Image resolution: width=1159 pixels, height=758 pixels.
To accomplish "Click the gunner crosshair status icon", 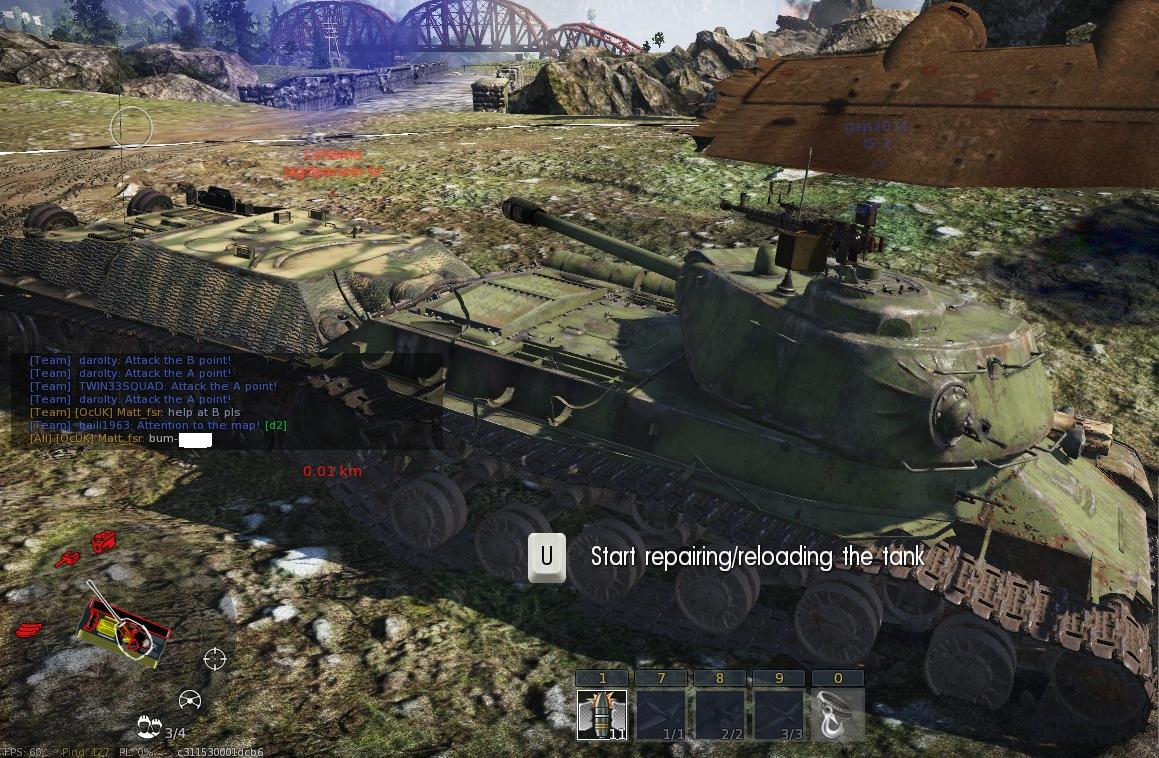I will (x=215, y=658).
